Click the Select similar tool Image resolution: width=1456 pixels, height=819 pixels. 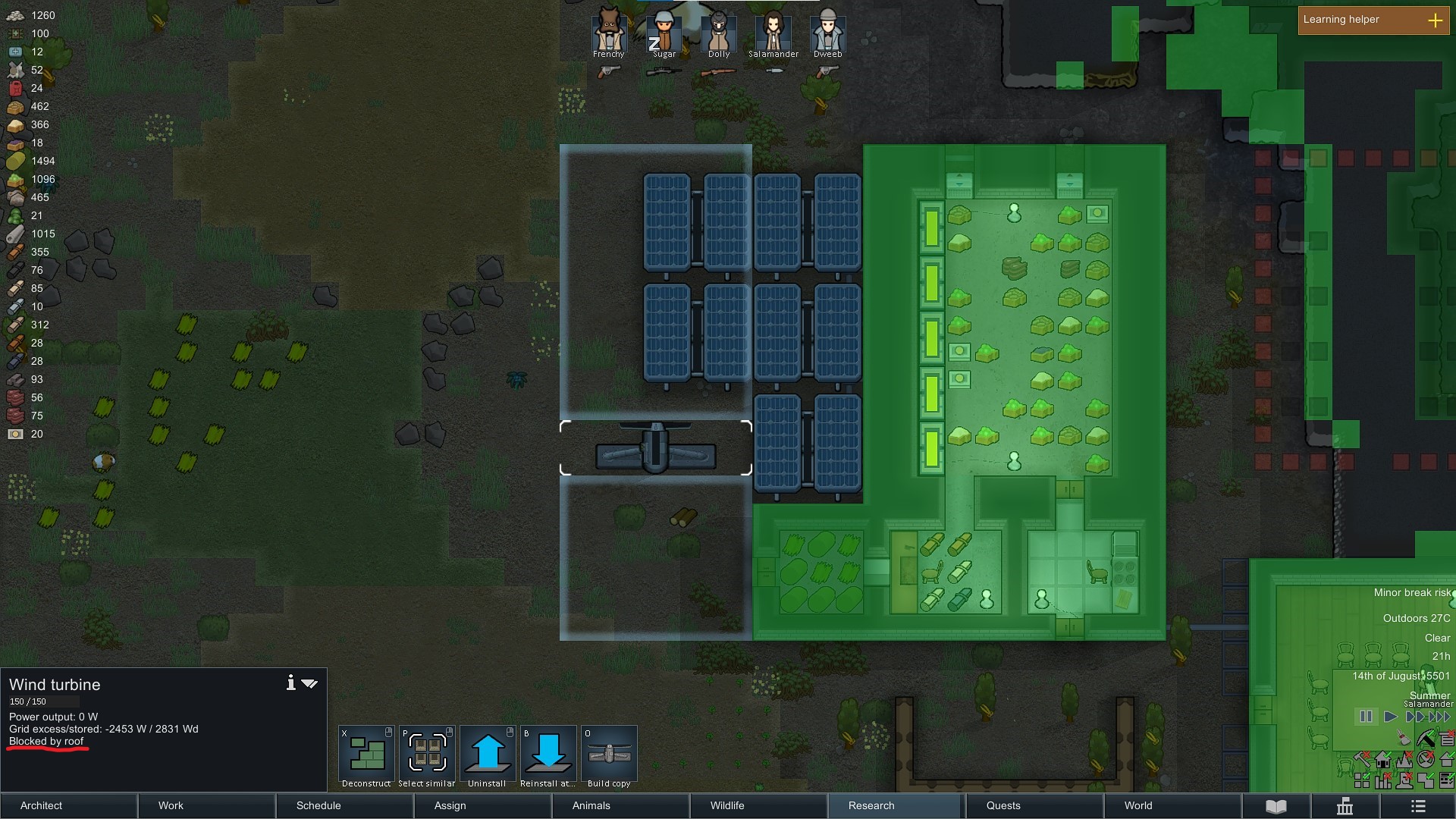pos(426,754)
